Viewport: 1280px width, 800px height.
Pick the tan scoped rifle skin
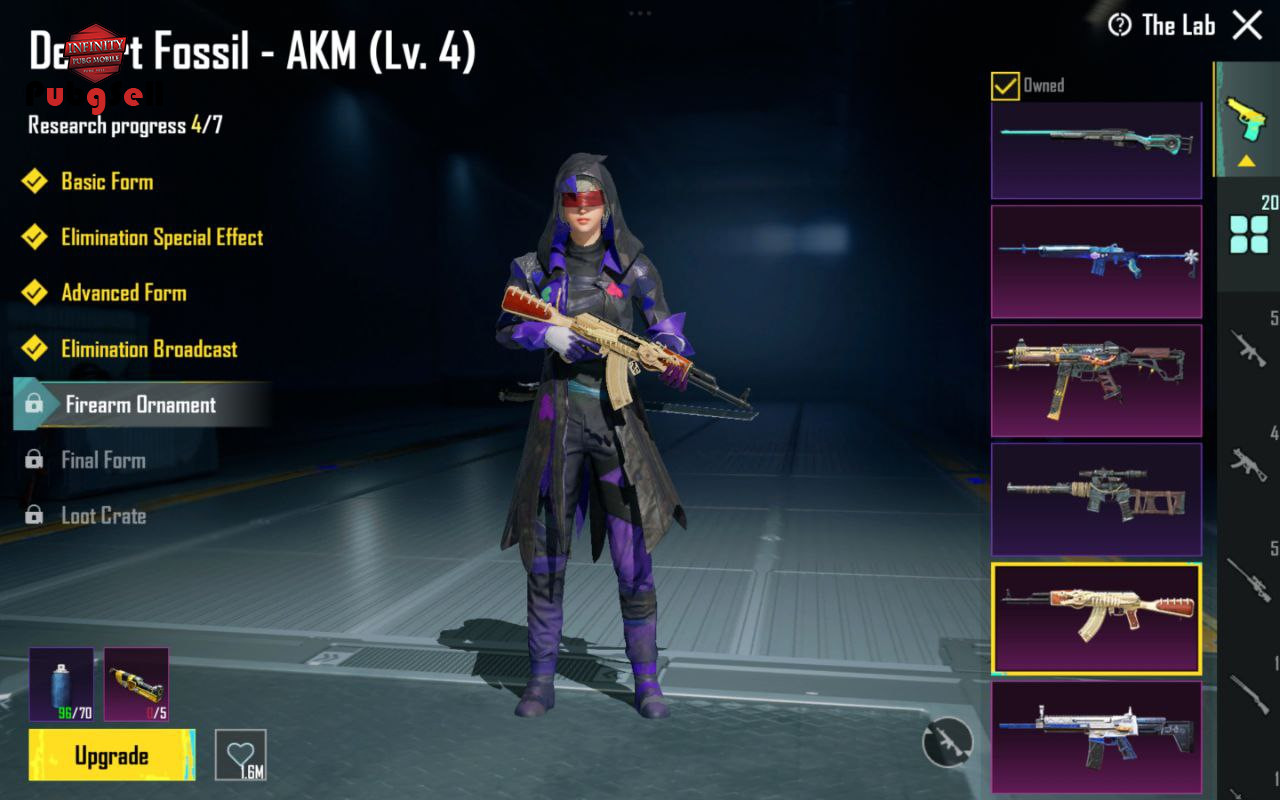1096,499
